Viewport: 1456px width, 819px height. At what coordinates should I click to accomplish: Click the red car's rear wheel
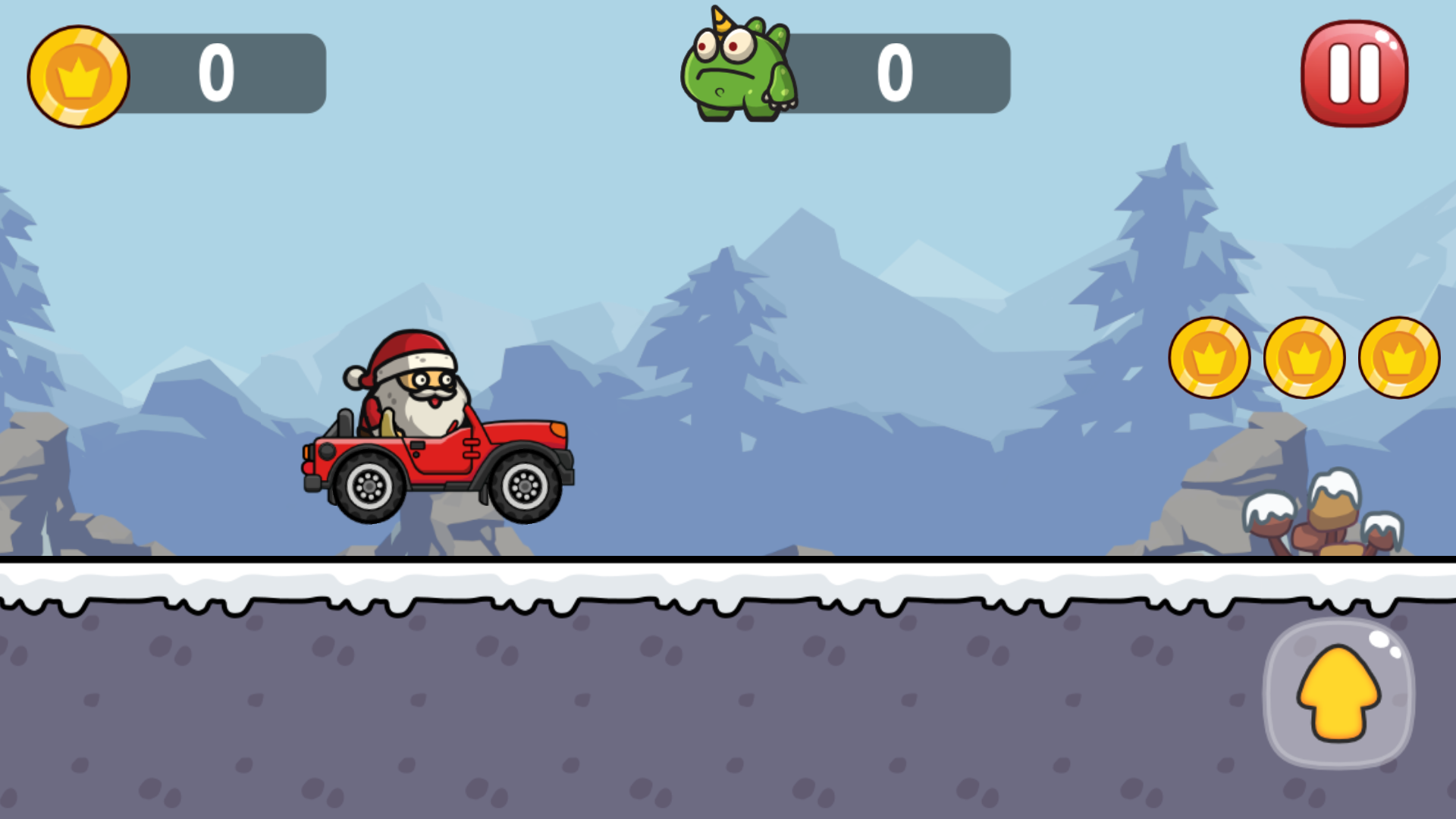369,485
